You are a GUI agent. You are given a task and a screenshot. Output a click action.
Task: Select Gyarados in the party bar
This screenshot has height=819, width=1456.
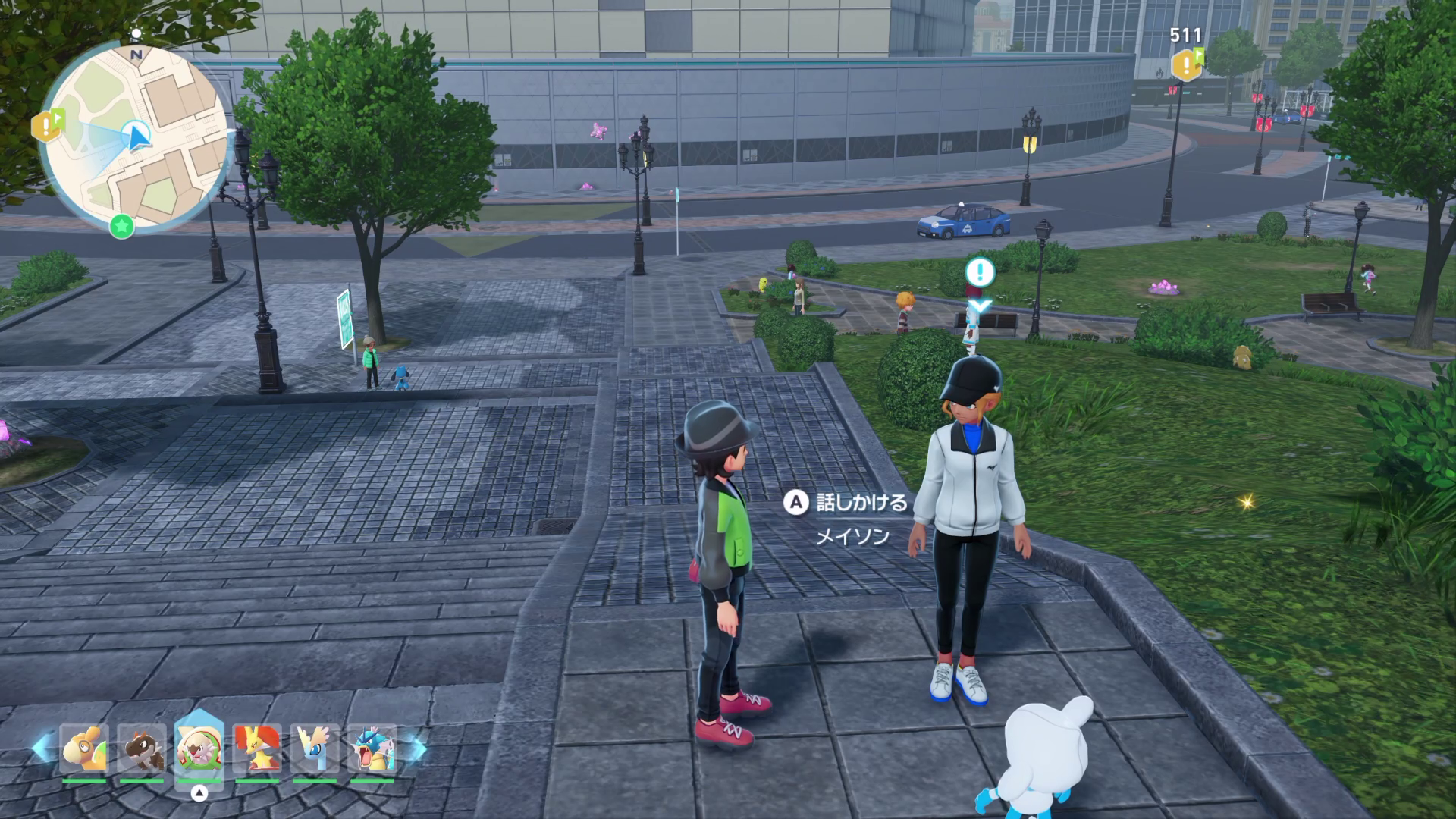coord(372,749)
